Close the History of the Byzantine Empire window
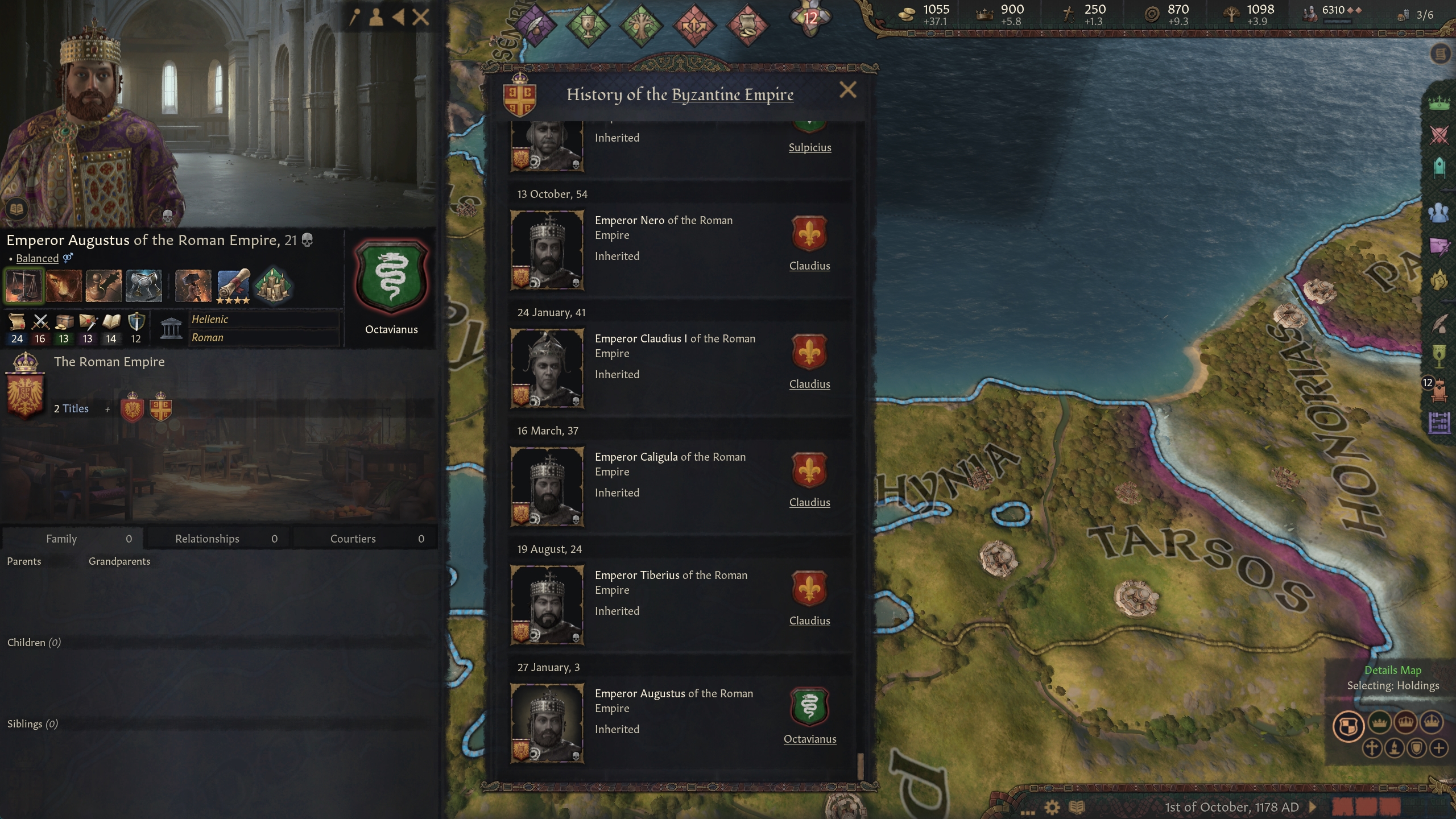1456x819 pixels. pos(847,90)
